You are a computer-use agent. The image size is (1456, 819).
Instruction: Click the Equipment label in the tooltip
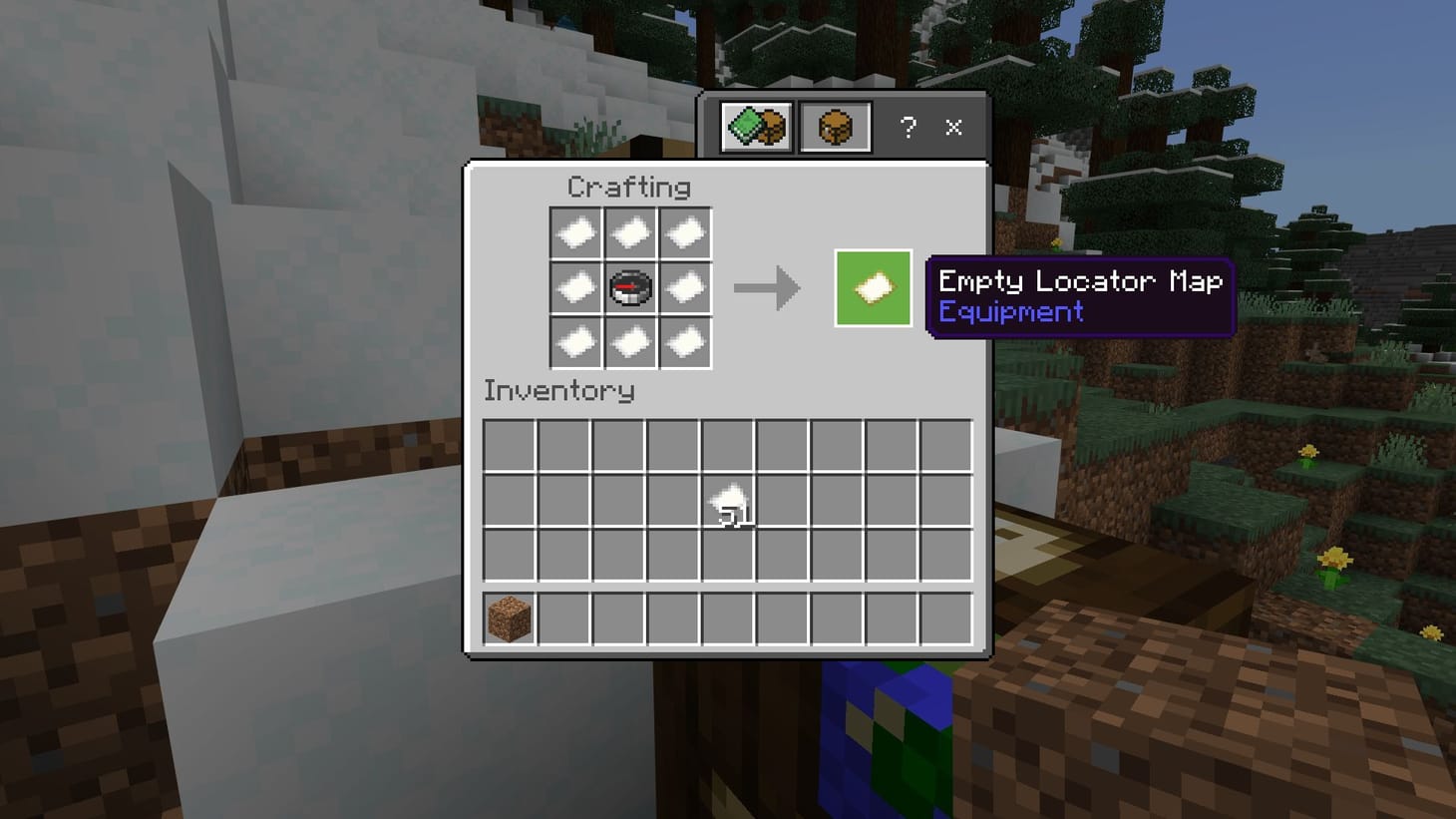click(1010, 312)
